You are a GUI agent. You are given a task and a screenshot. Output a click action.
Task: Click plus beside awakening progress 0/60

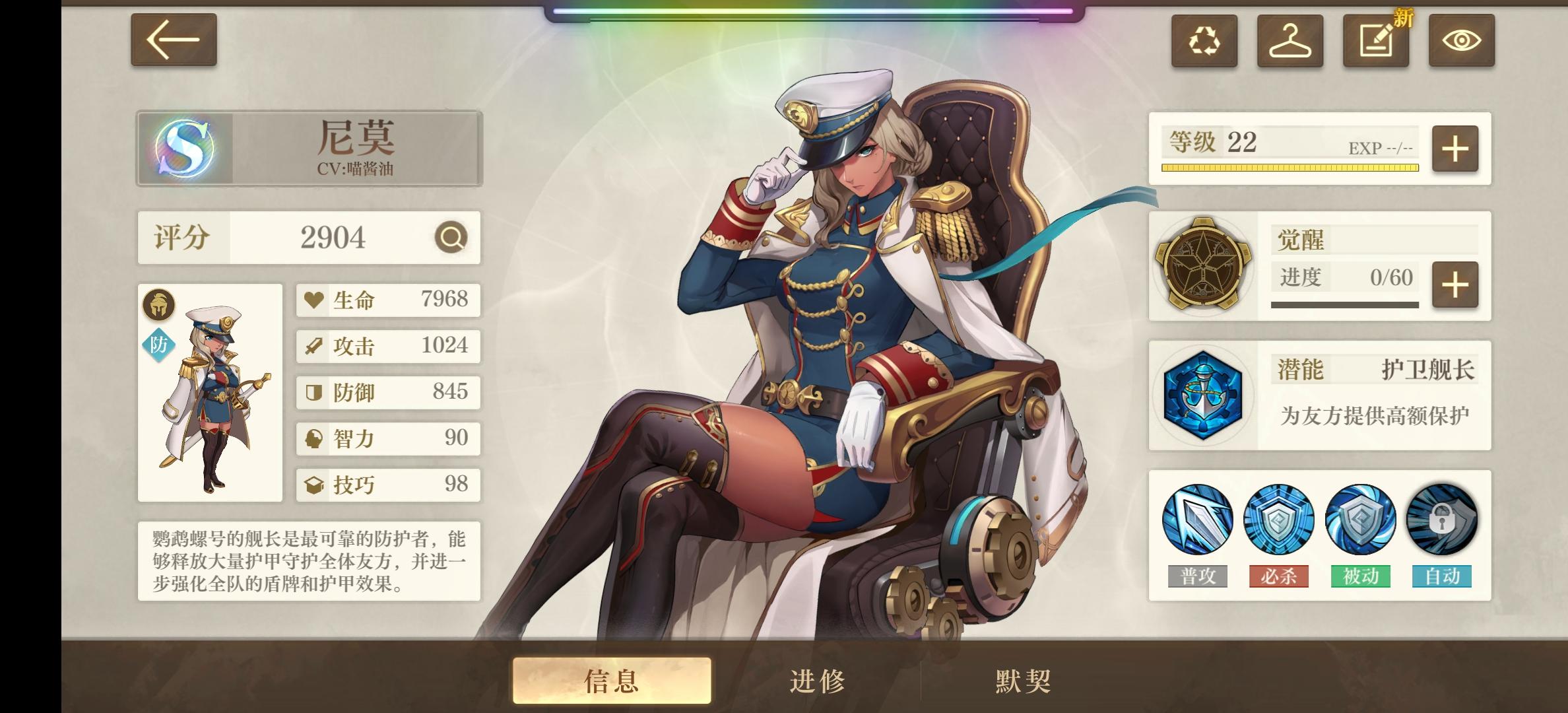point(1453,286)
